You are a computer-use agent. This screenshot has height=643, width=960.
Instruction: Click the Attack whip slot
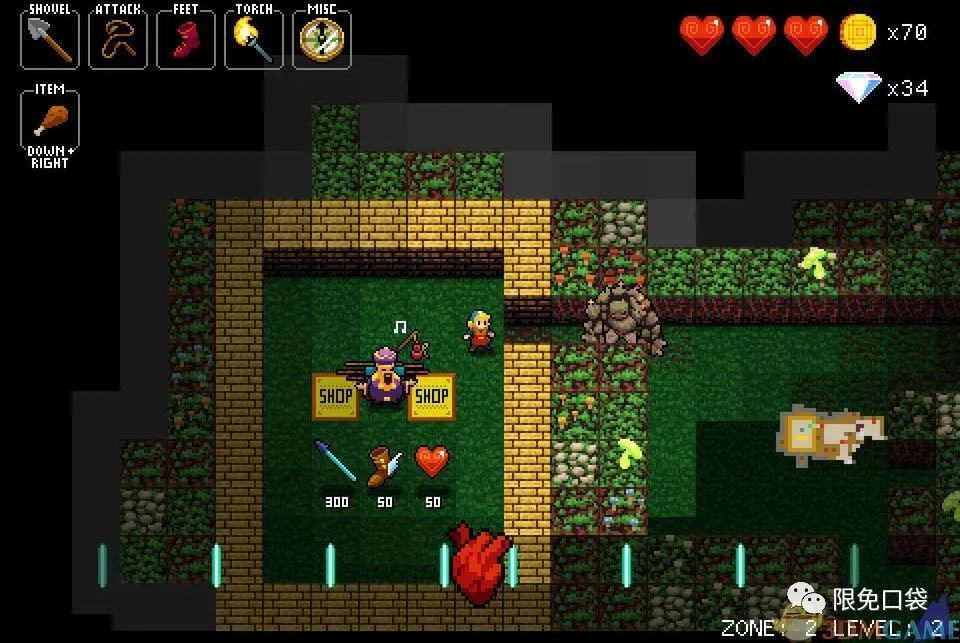117,39
